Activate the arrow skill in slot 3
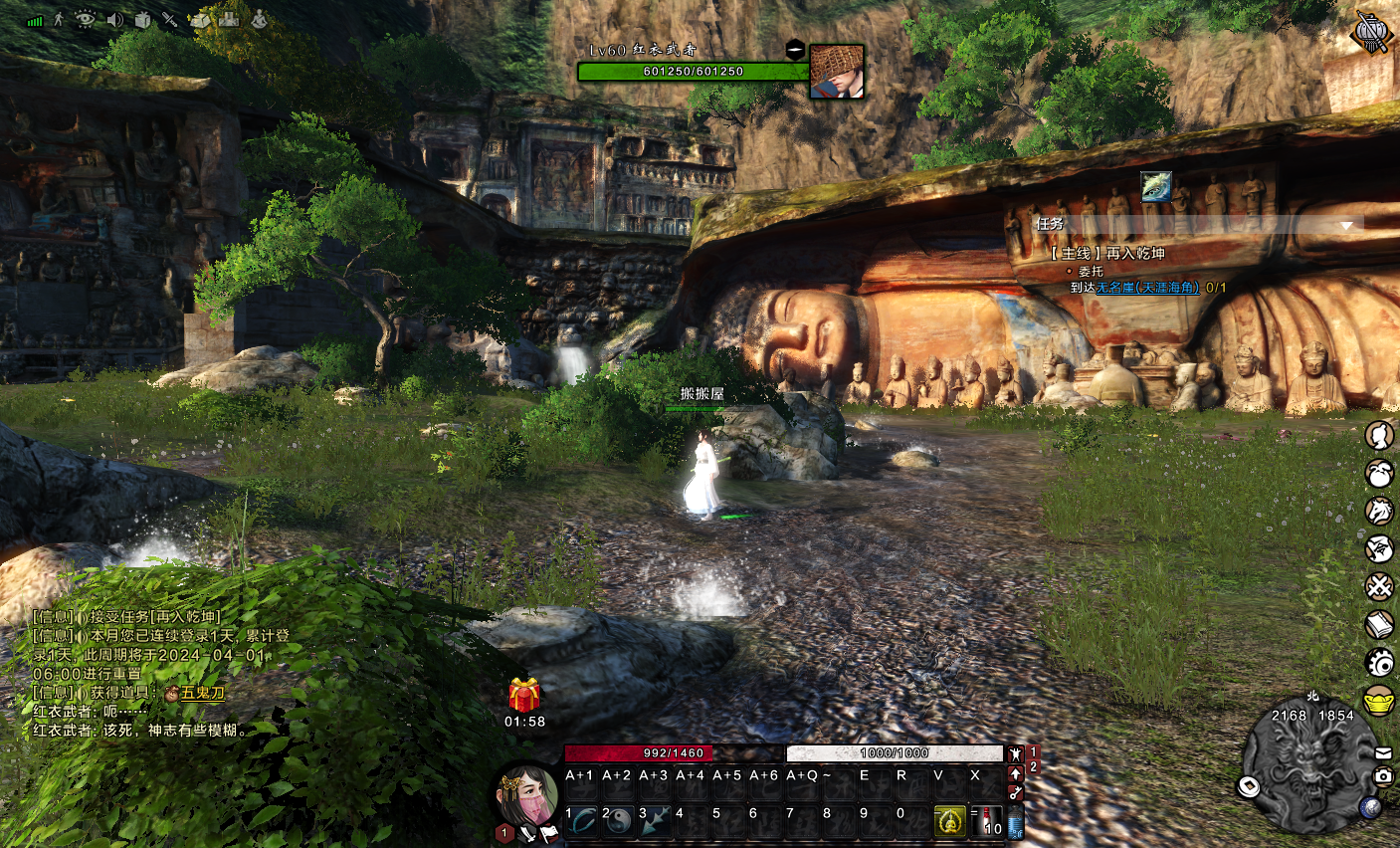Screen dimensions: 1400x848 point(656,821)
